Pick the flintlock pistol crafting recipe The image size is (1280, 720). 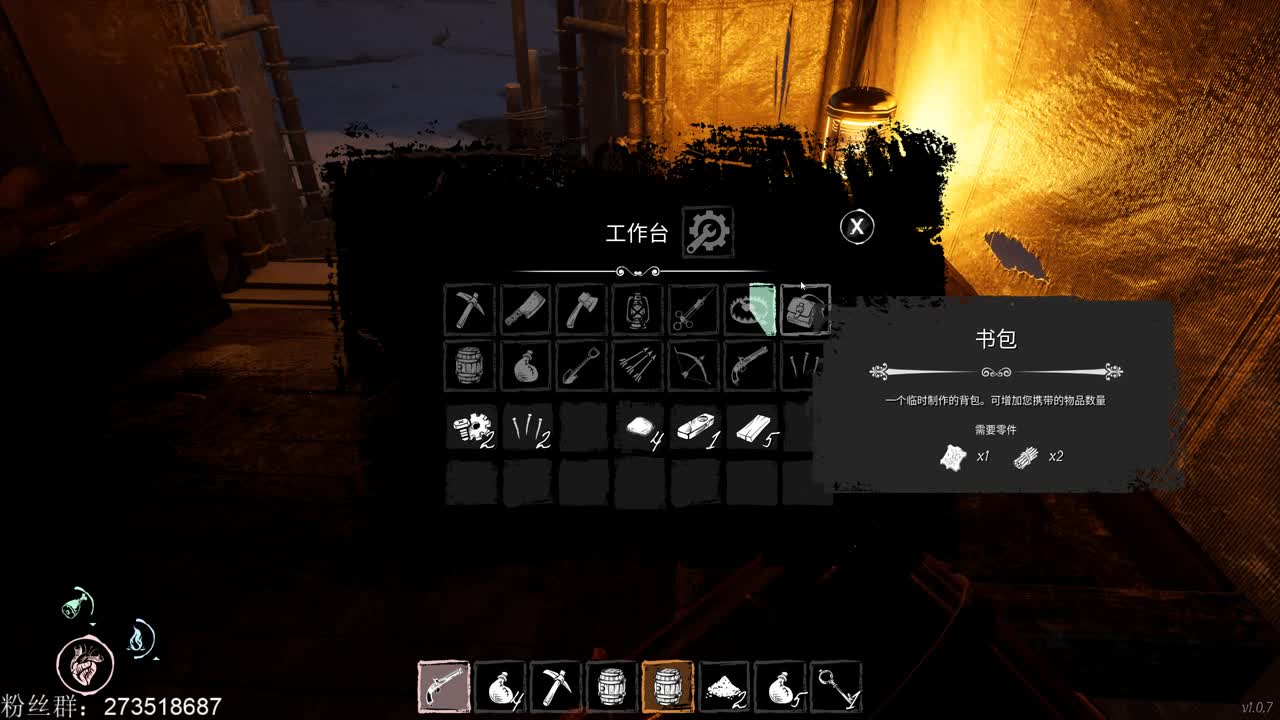[x=749, y=366]
